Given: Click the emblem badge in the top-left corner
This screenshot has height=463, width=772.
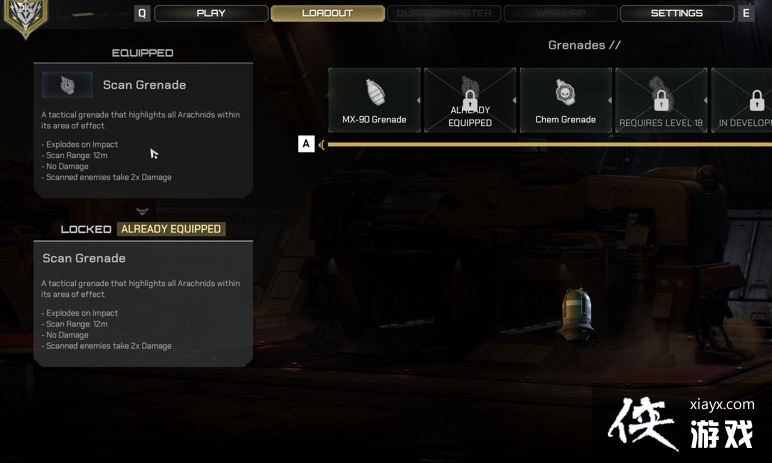Looking at the screenshot, I should tap(24, 16).
